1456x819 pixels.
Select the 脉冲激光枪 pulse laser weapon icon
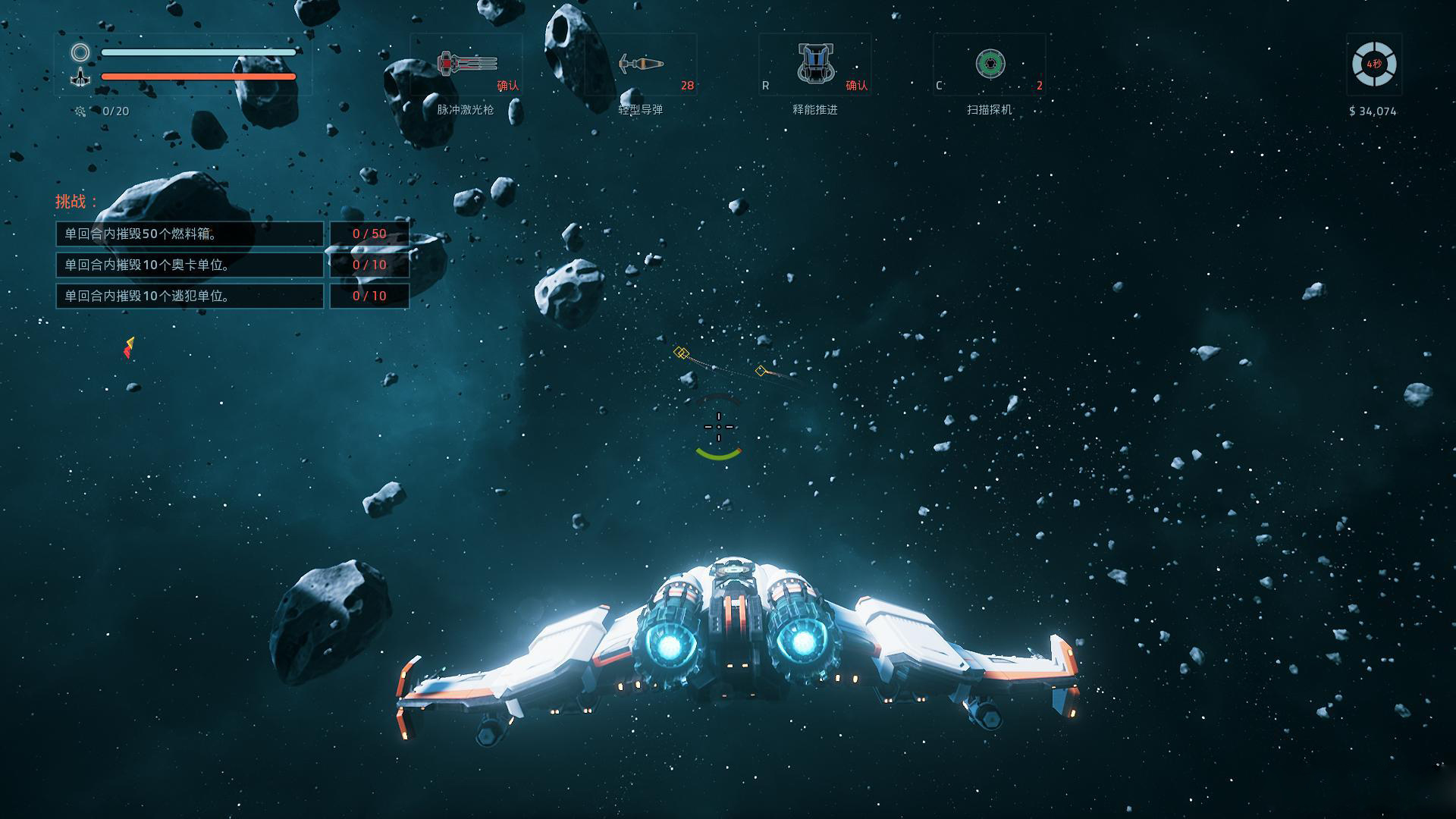pos(467,64)
